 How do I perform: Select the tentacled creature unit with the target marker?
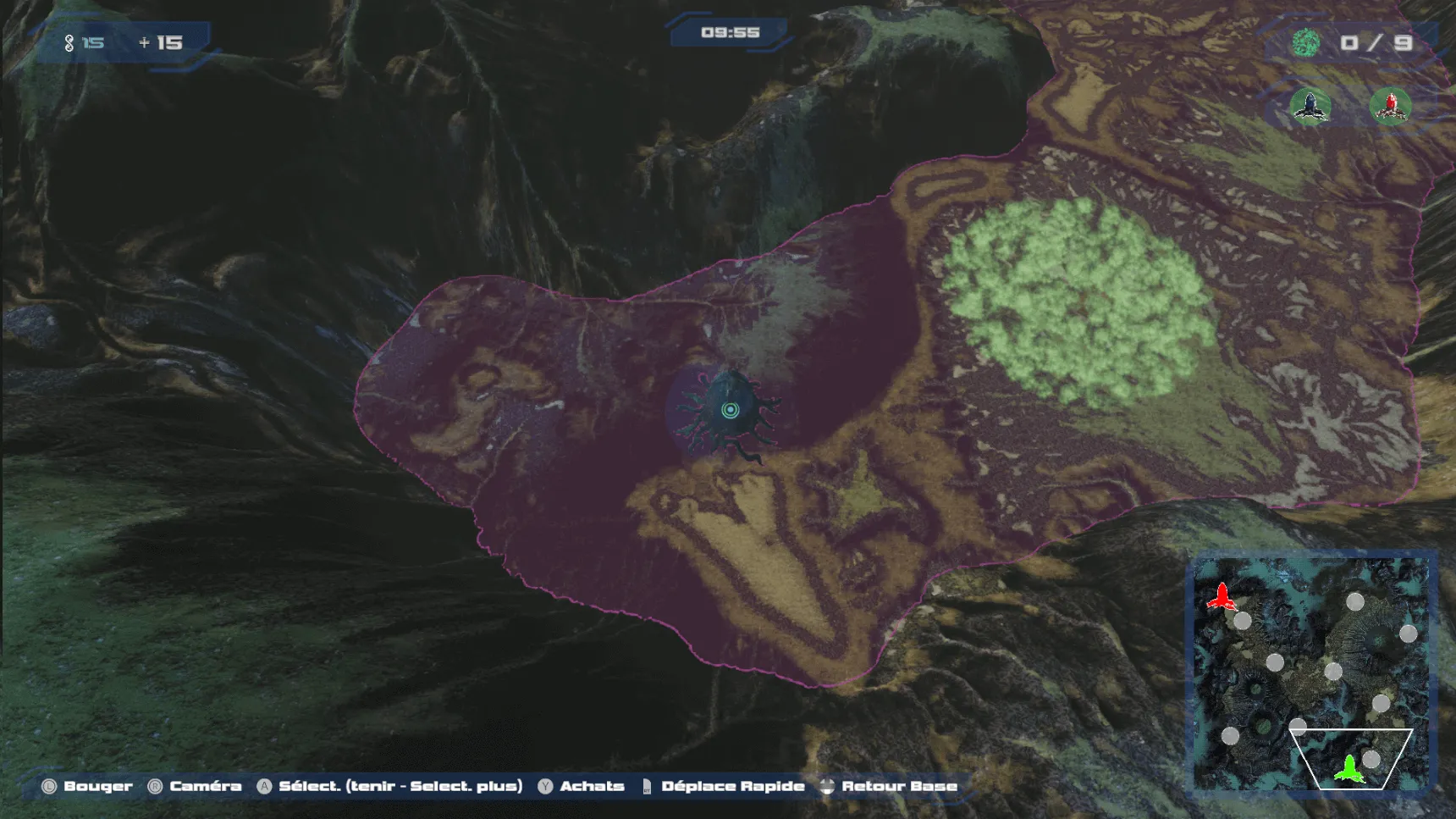click(730, 411)
